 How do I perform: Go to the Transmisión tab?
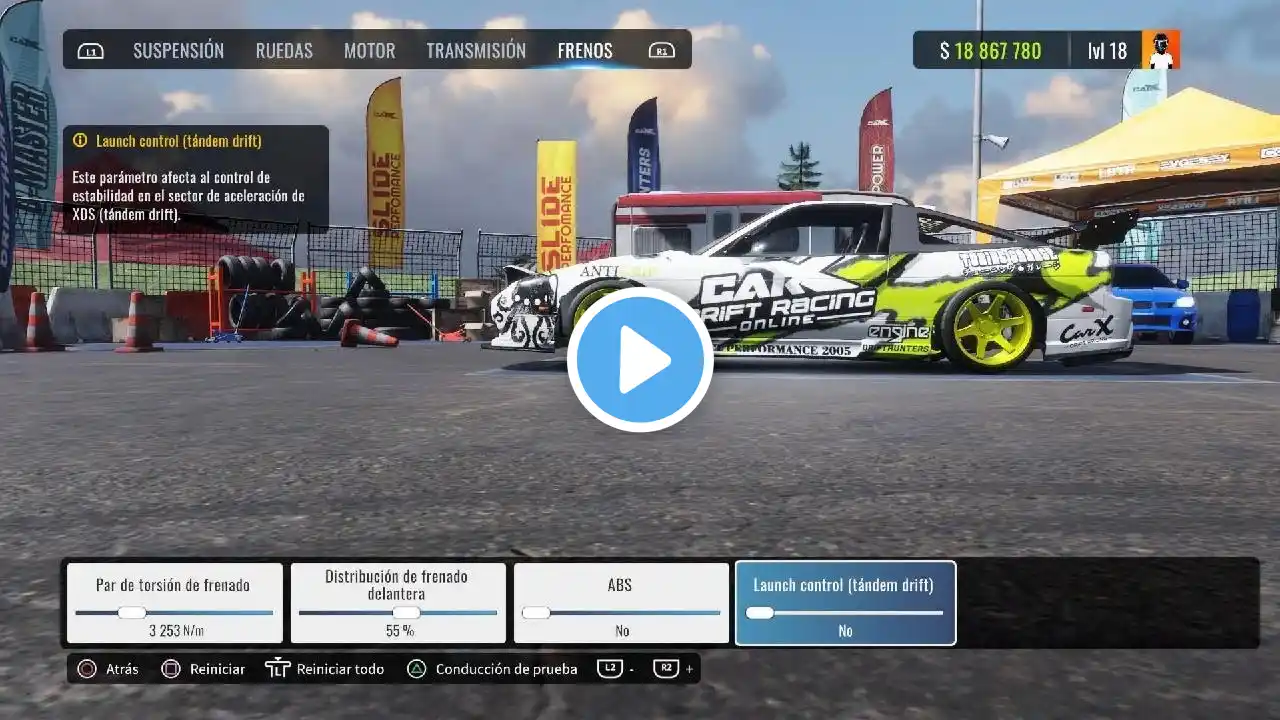476,50
